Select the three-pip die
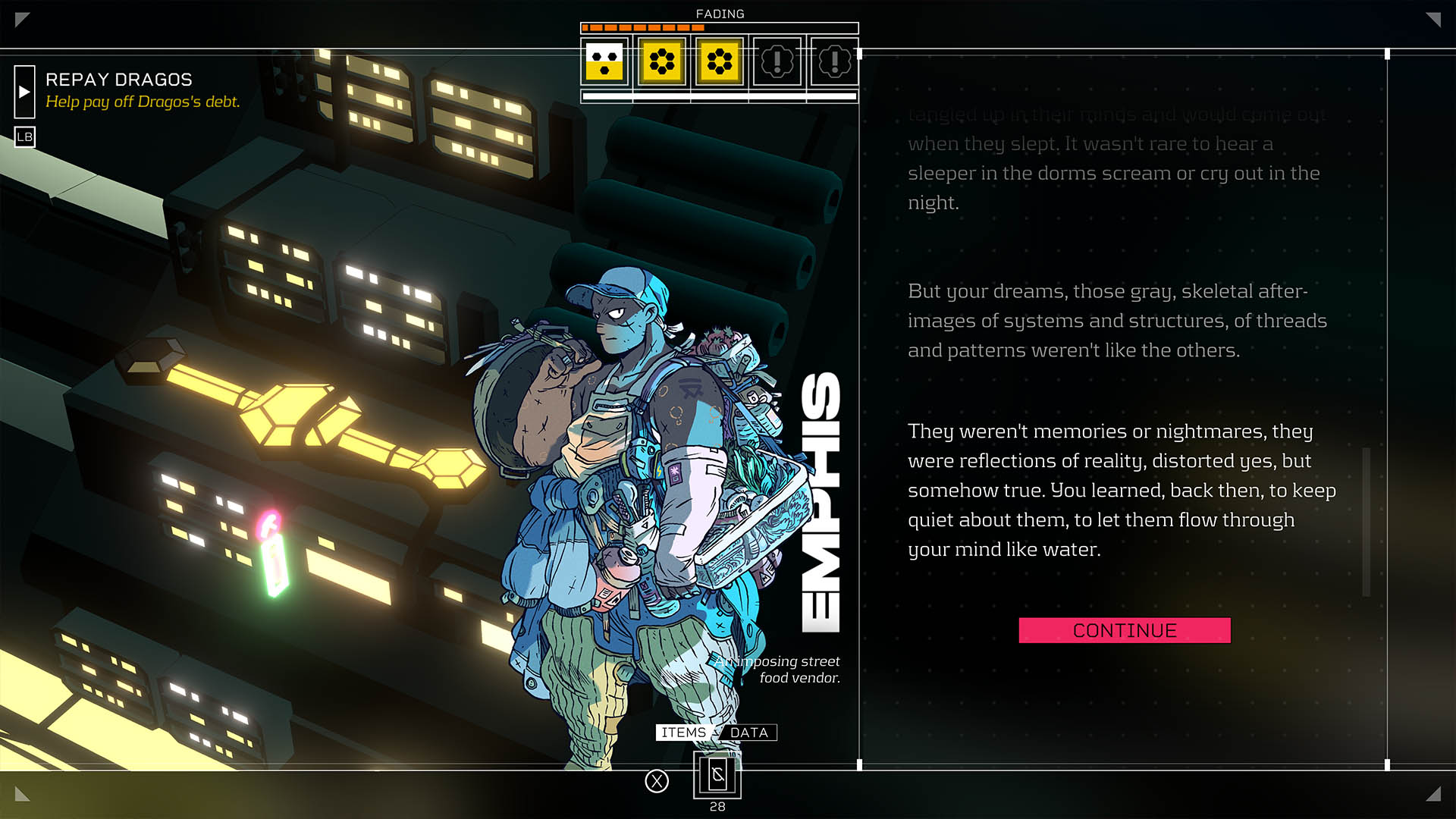 (x=604, y=61)
